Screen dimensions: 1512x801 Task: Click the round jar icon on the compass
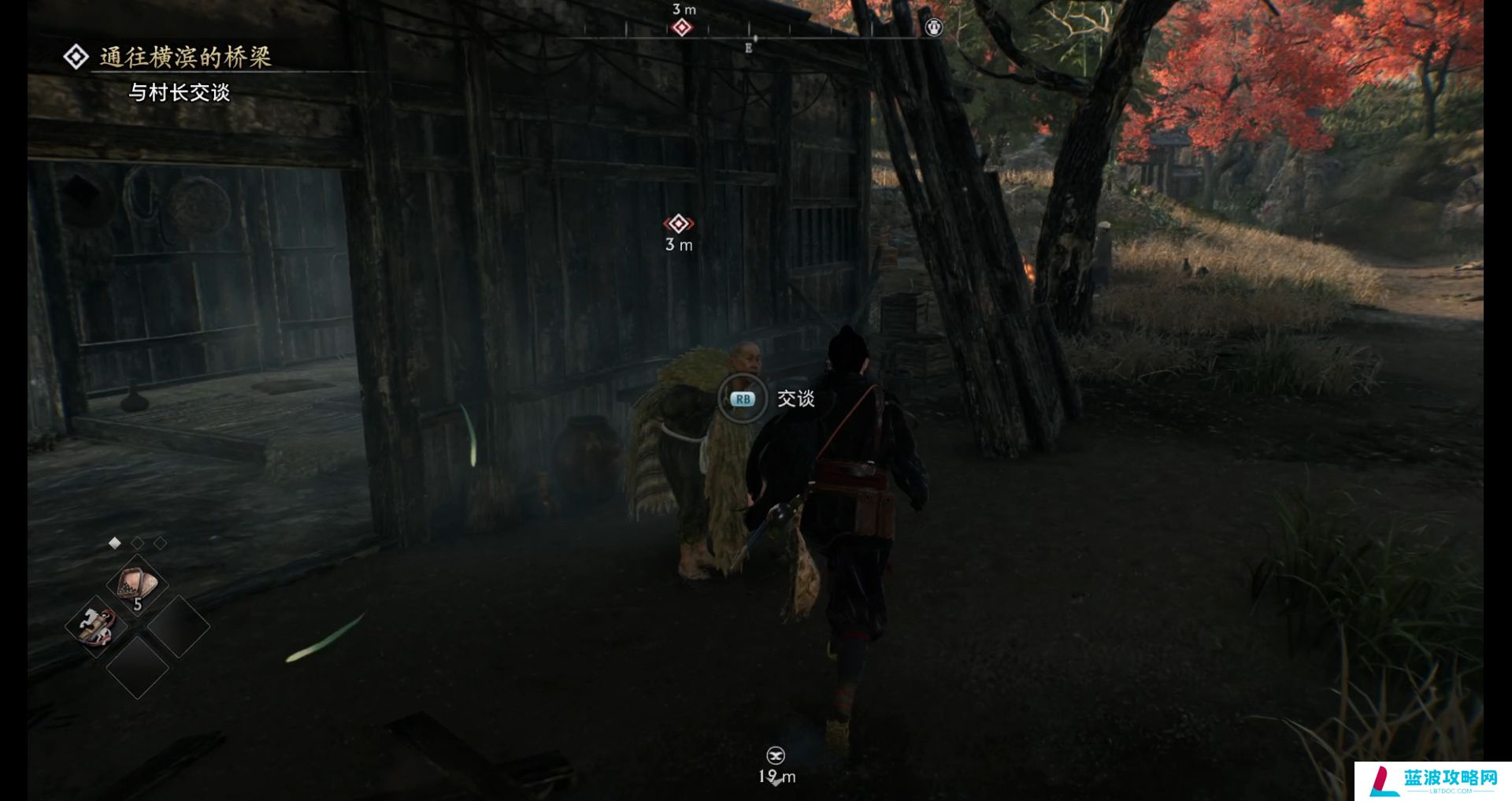click(x=934, y=28)
